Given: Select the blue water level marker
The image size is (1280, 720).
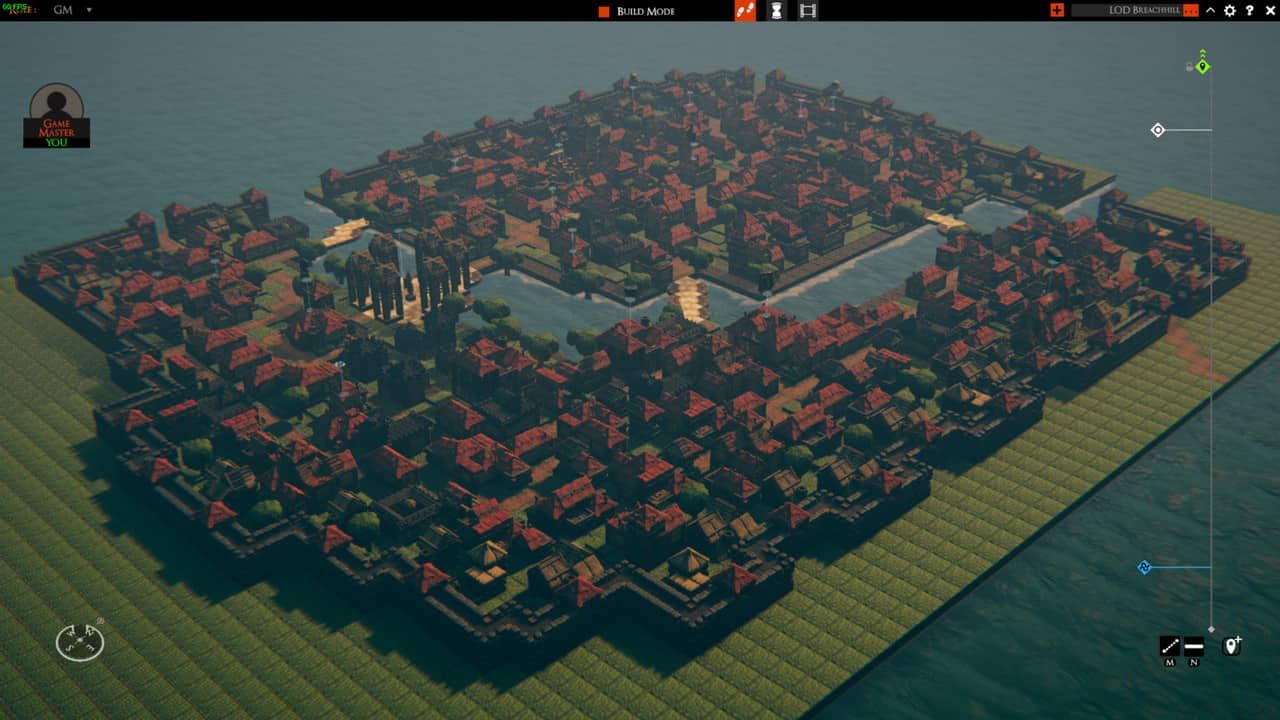Looking at the screenshot, I should point(1145,567).
